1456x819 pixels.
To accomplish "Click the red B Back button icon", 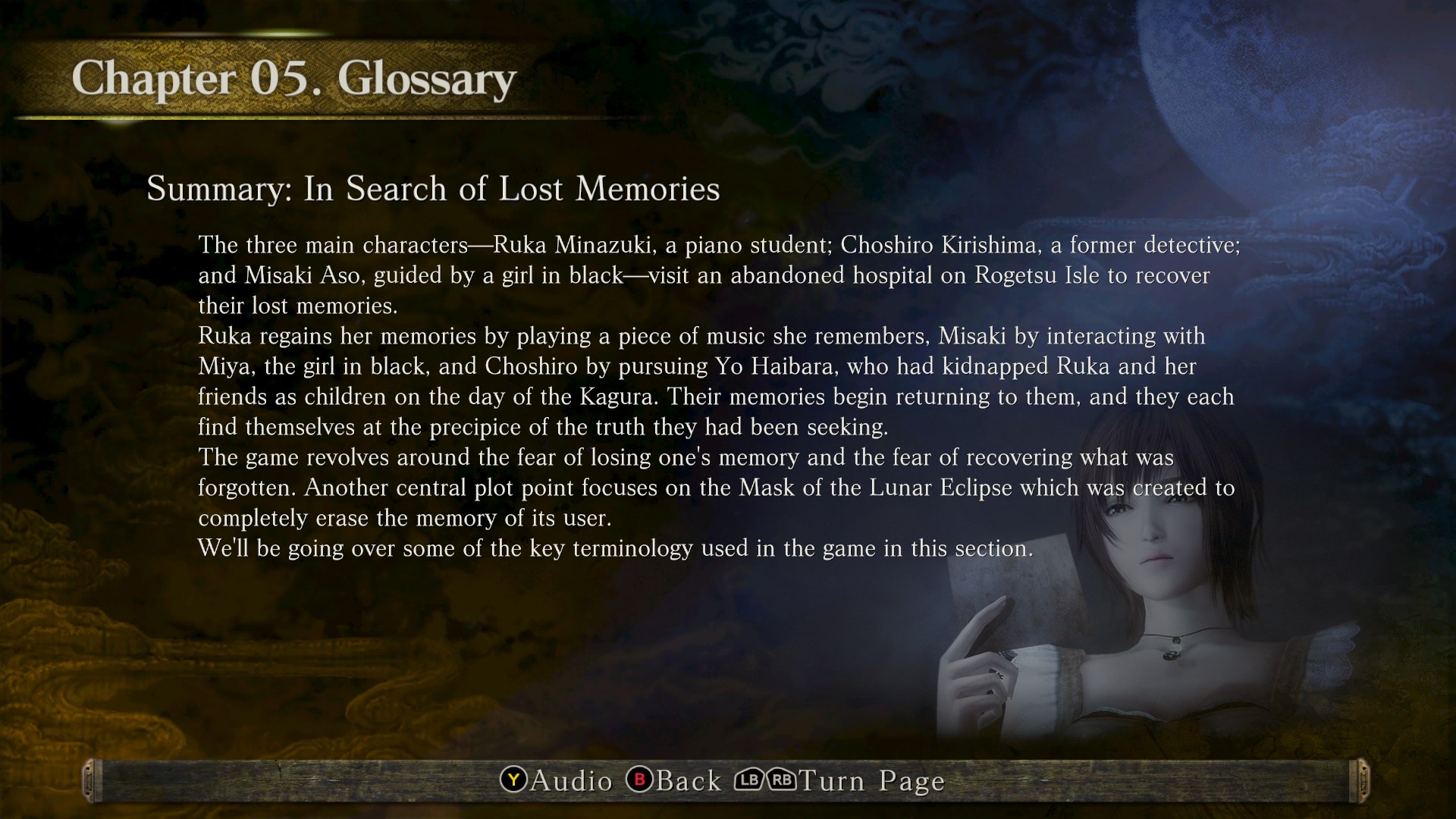I will (639, 780).
